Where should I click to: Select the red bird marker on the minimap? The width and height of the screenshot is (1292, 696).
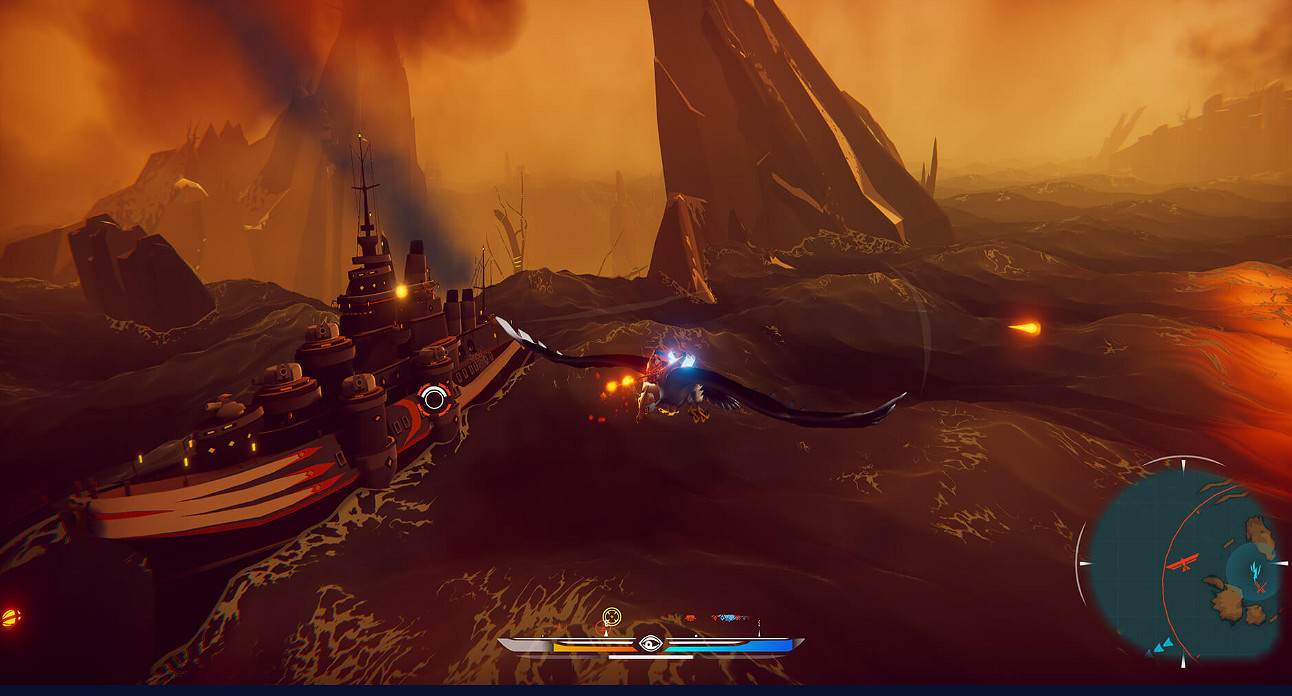1182,563
